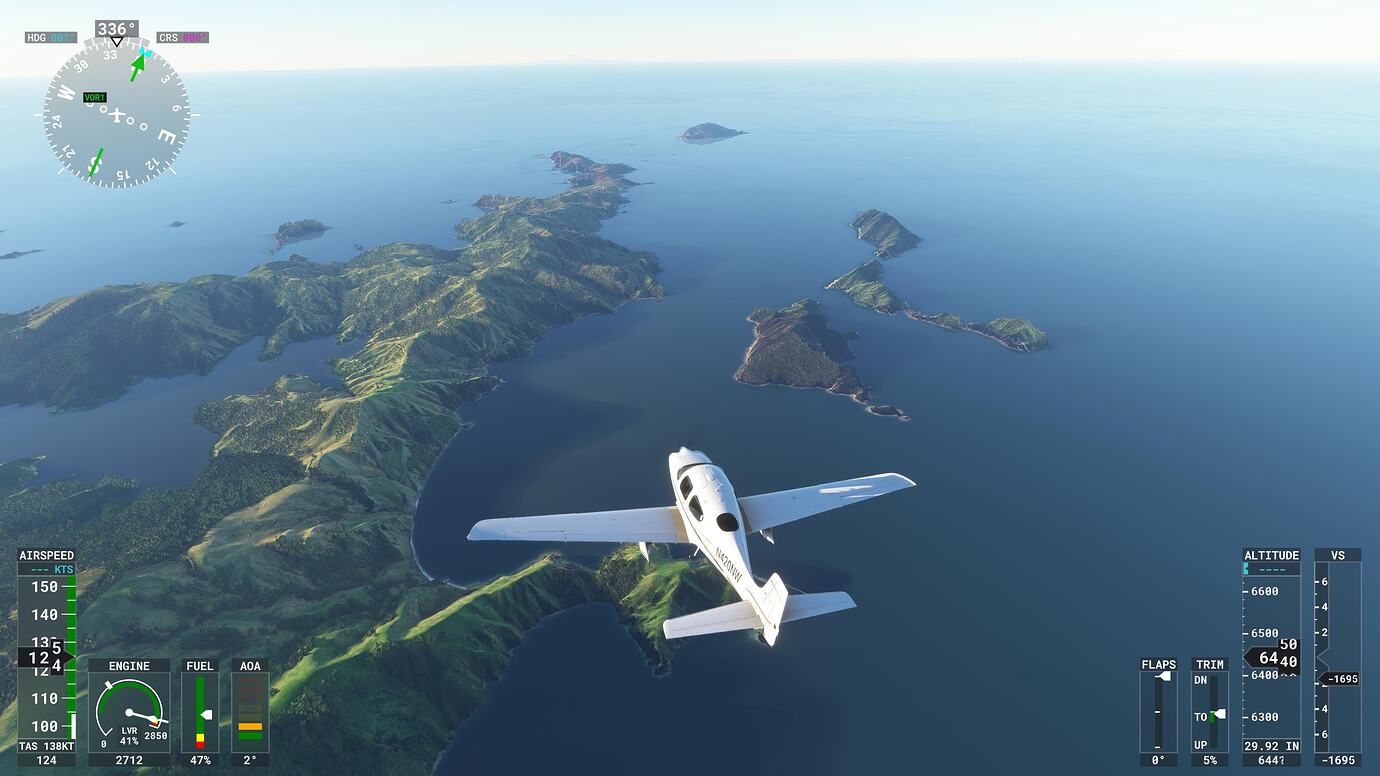Expand the ALTITUDE tape panel
Screen dimensions: 1380x776
click(x=1270, y=554)
